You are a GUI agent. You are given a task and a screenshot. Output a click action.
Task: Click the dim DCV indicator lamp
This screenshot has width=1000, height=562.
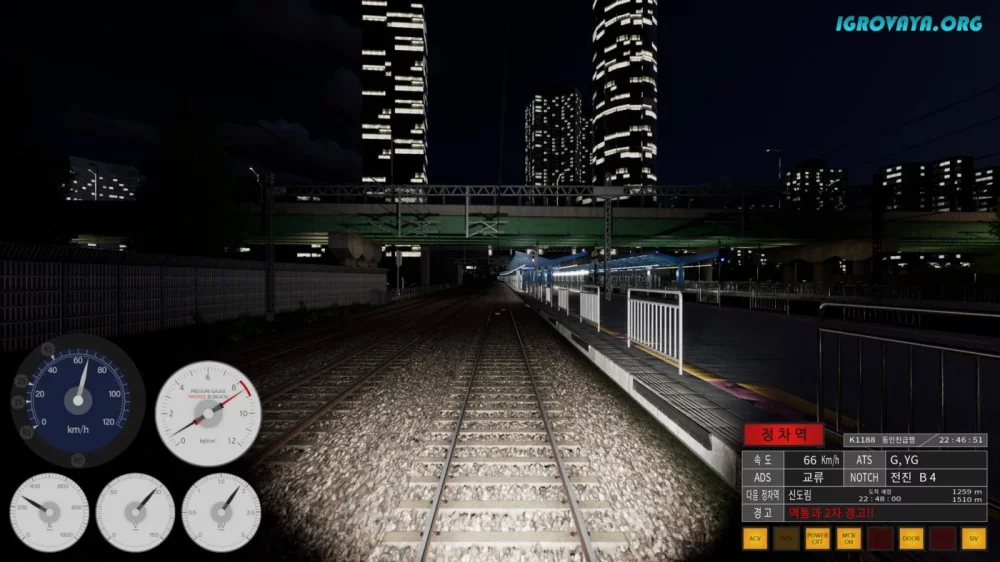(786, 539)
